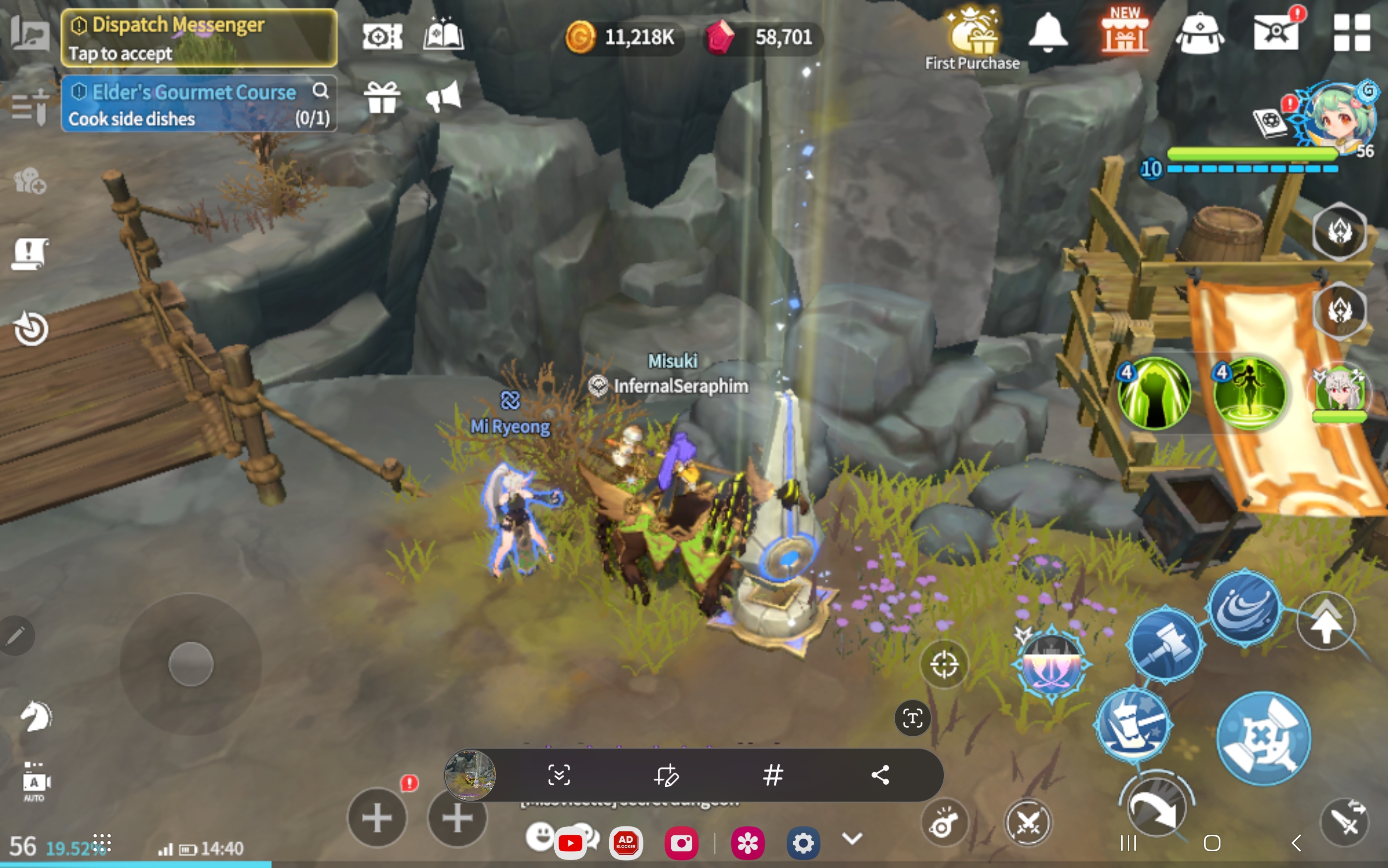Tap the jump up-arrow button

click(1326, 621)
